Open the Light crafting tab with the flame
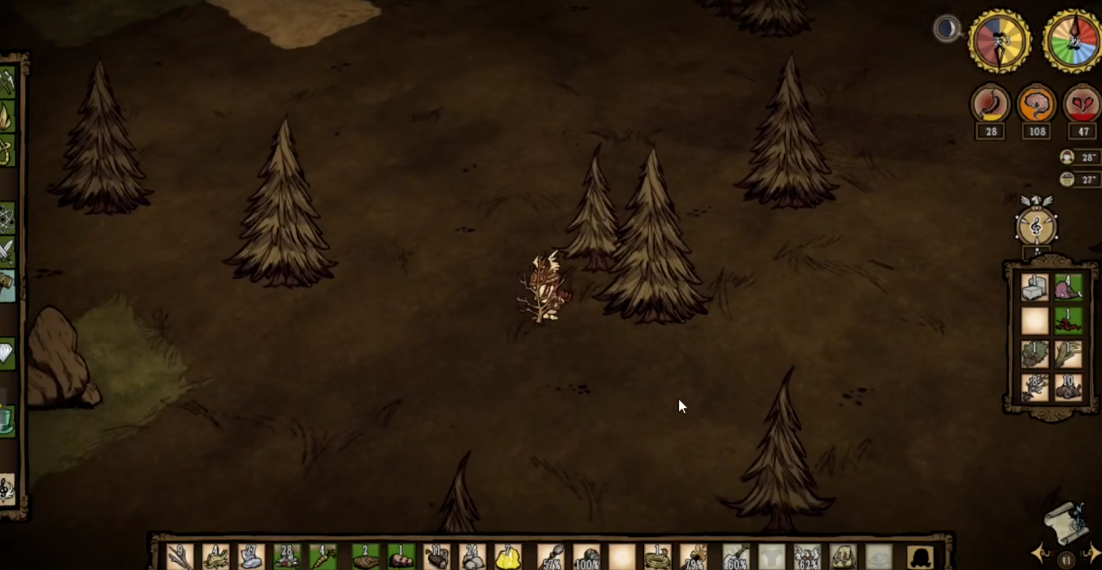1102x570 pixels. pos(7,117)
